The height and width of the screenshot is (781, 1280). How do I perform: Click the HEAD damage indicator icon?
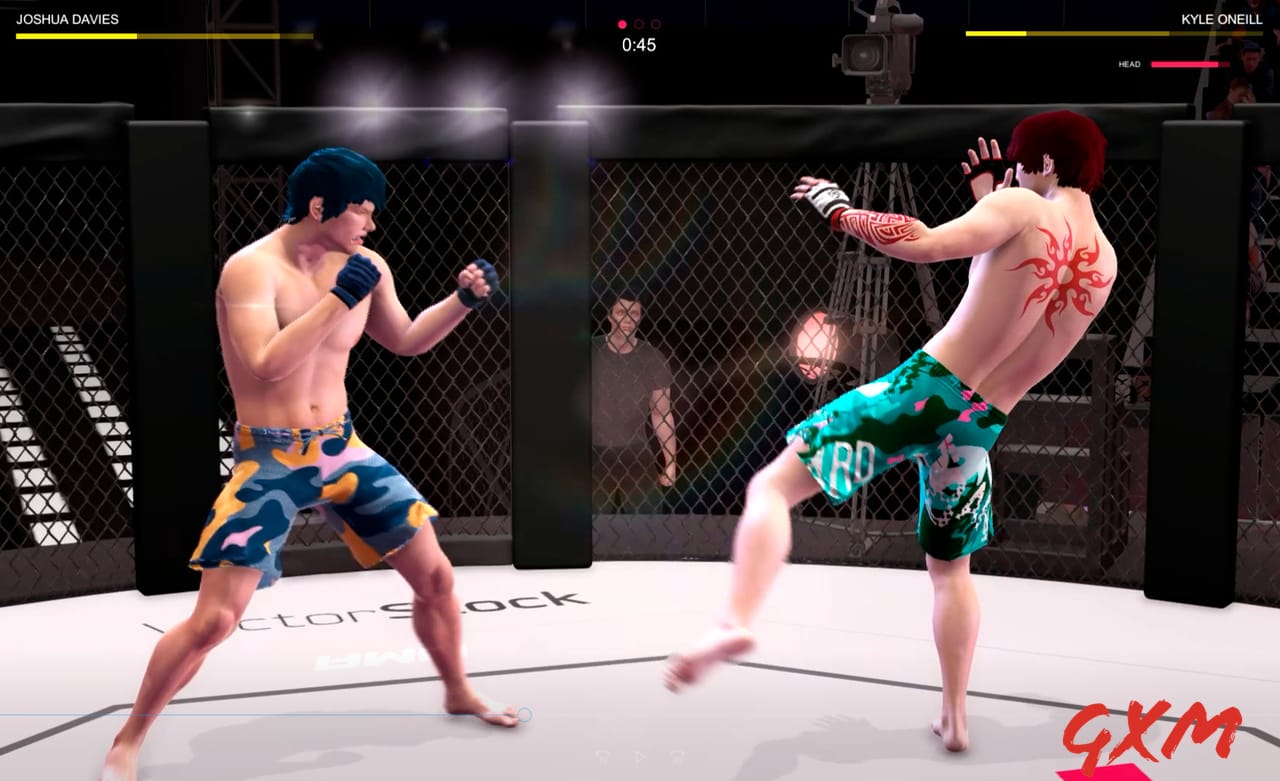pyautogui.click(x=1128, y=63)
